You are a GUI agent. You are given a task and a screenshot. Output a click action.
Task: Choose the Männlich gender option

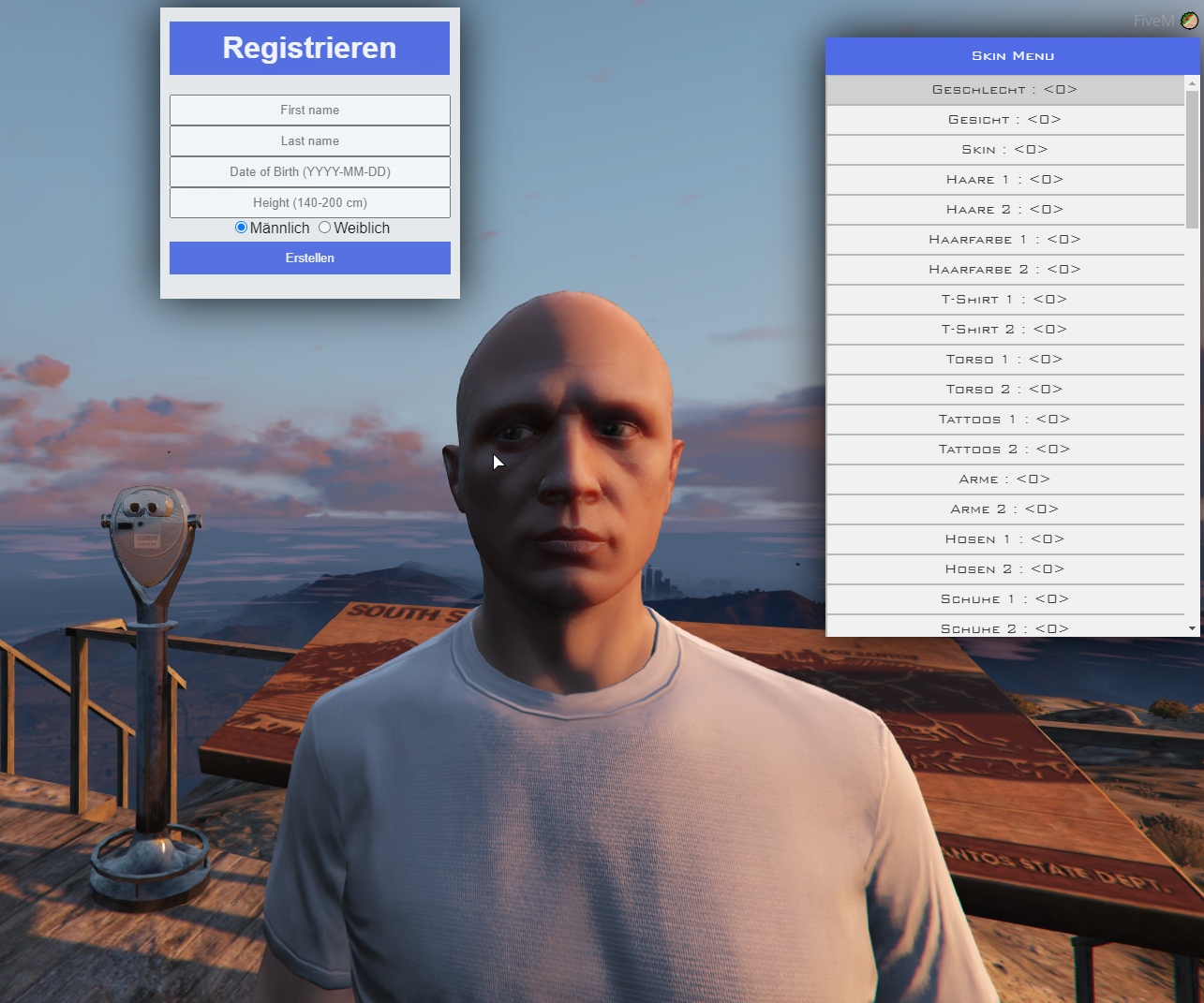(x=242, y=228)
